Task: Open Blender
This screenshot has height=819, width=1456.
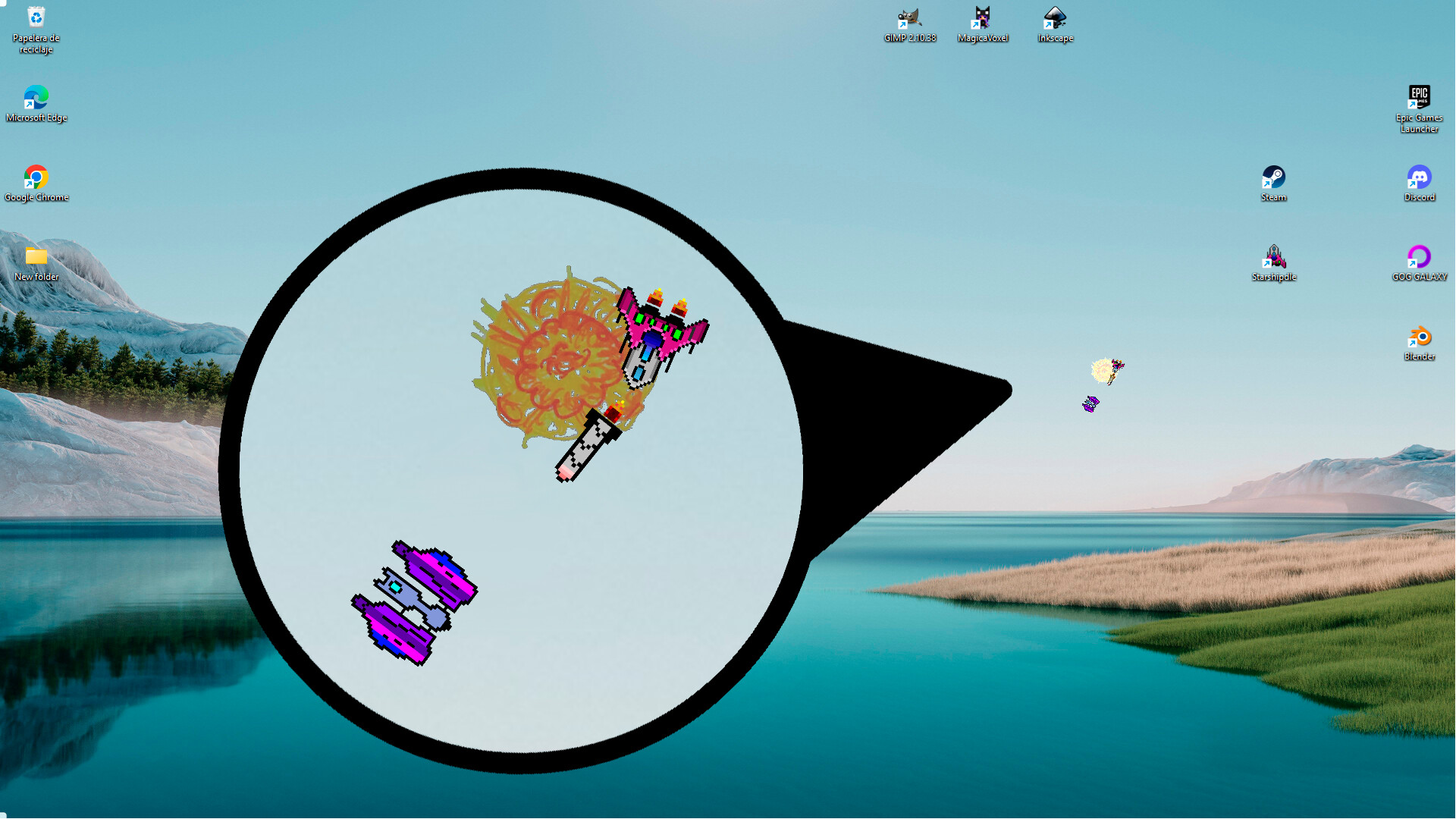Action: point(1418,336)
